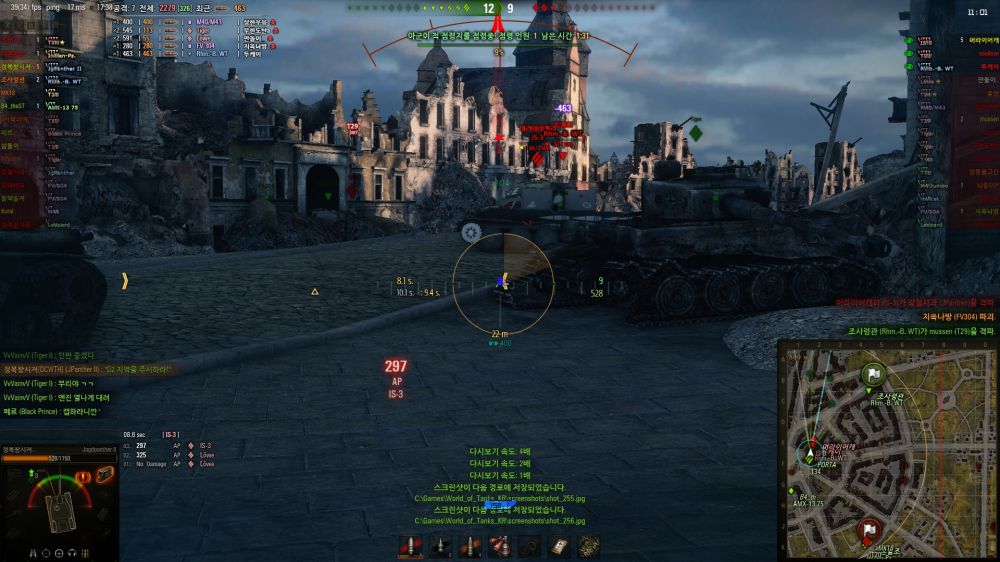Click the headphones radio operator crew icon
1000x562 pixels.
[x=70, y=552]
